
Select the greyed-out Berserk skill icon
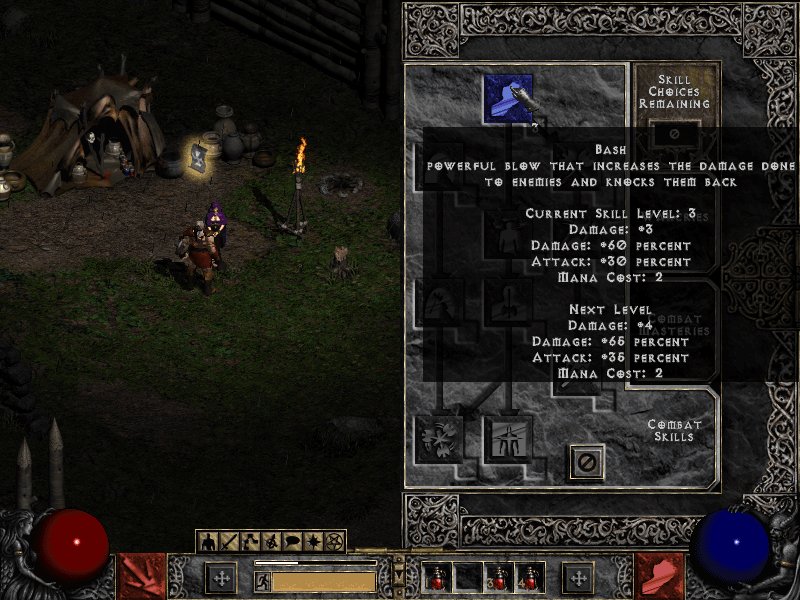(508, 437)
